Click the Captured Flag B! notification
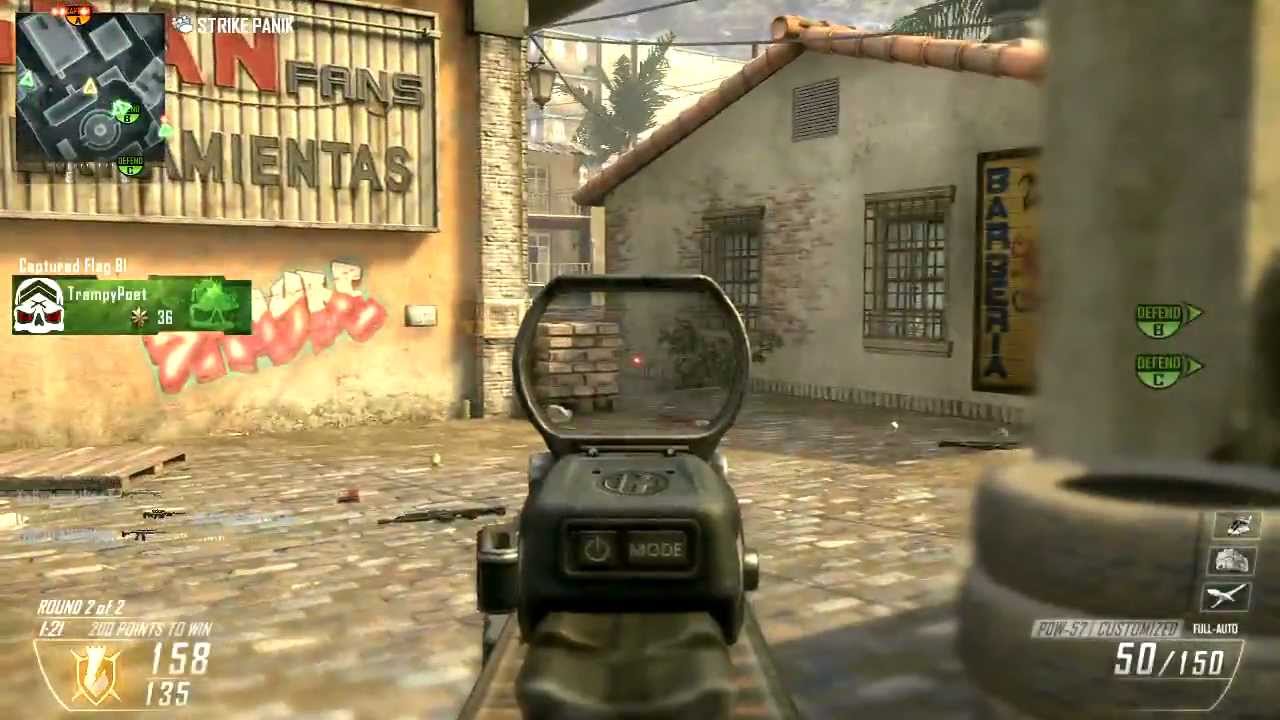1280x720 pixels. (x=72, y=265)
